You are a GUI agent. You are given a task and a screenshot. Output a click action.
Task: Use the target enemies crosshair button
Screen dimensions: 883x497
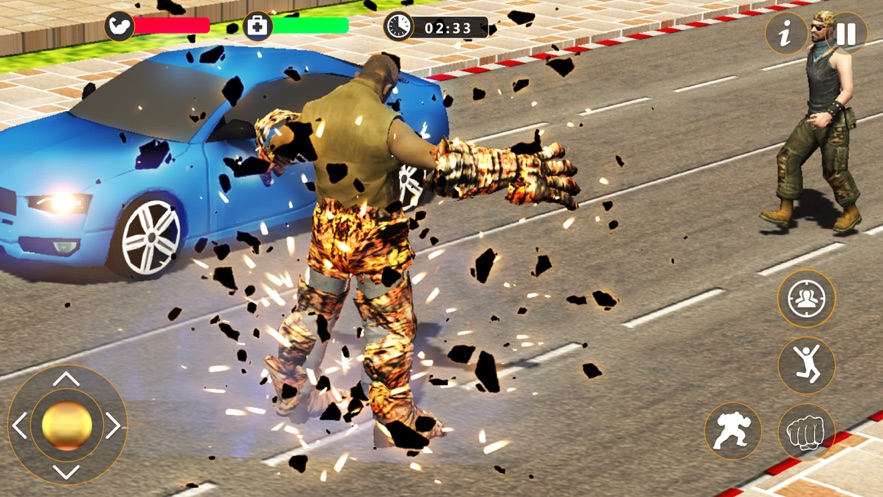(x=806, y=299)
